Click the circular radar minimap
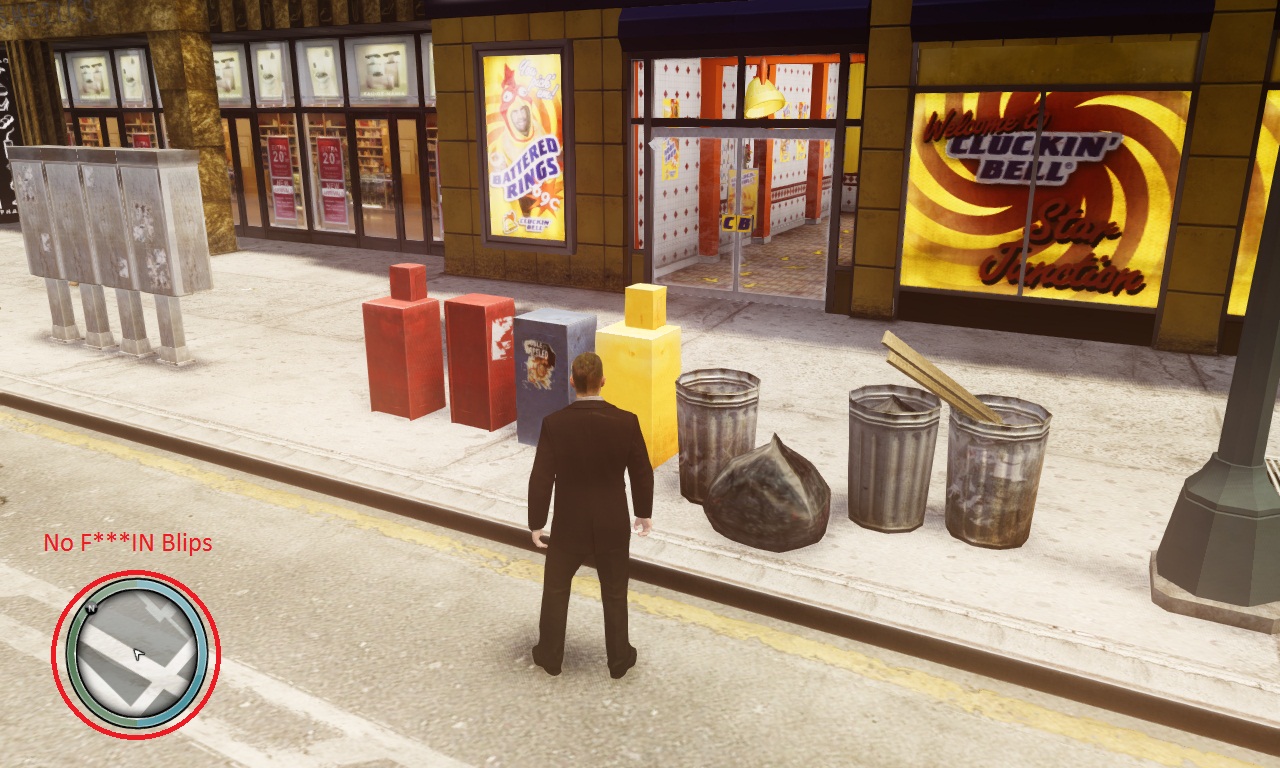Image resolution: width=1280 pixels, height=768 pixels. (x=136, y=654)
